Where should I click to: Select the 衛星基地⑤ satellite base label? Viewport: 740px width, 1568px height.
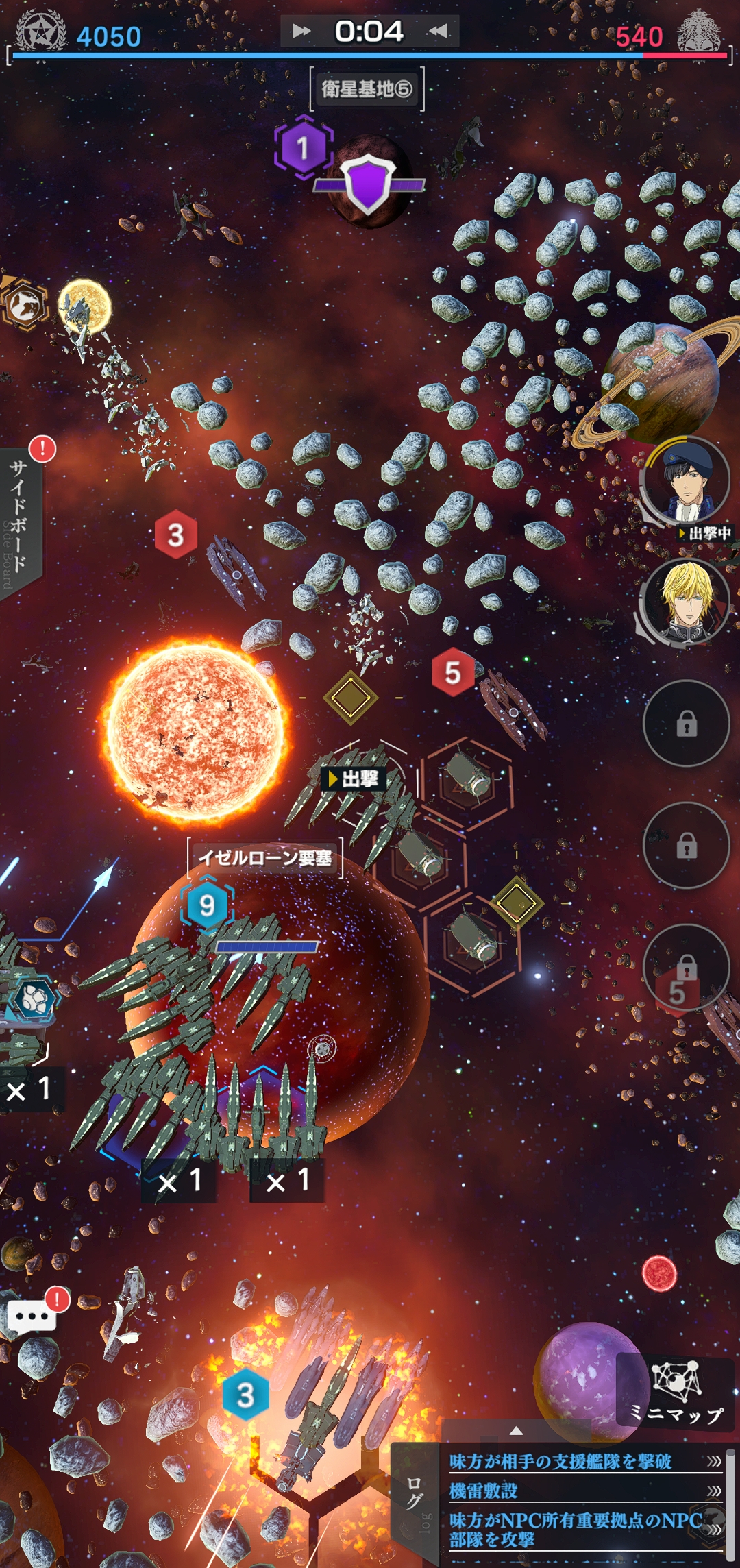(367, 89)
